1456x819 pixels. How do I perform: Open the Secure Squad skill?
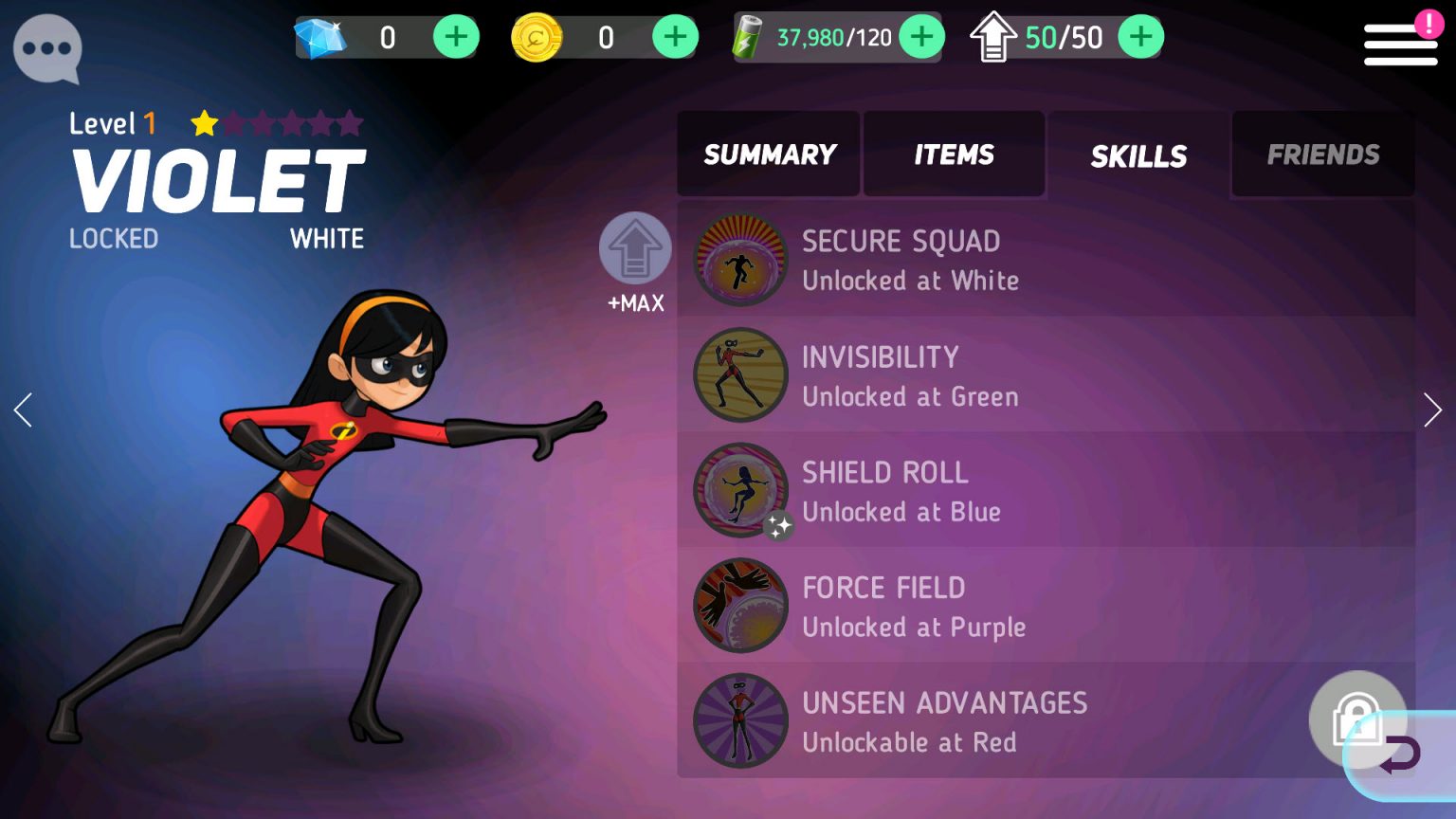[x=901, y=259]
